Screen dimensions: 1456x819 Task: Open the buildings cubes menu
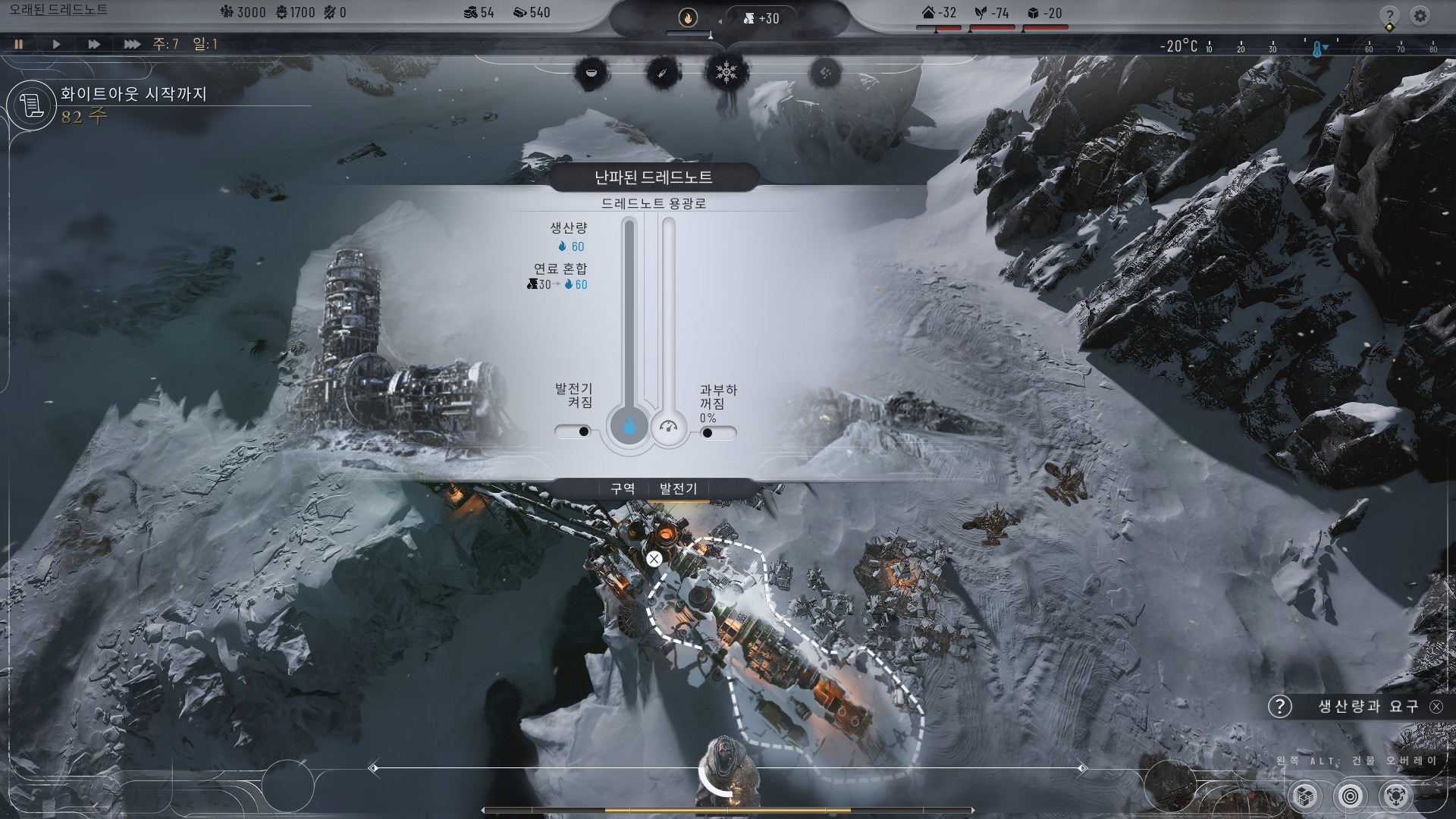click(x=1305, y=795)
